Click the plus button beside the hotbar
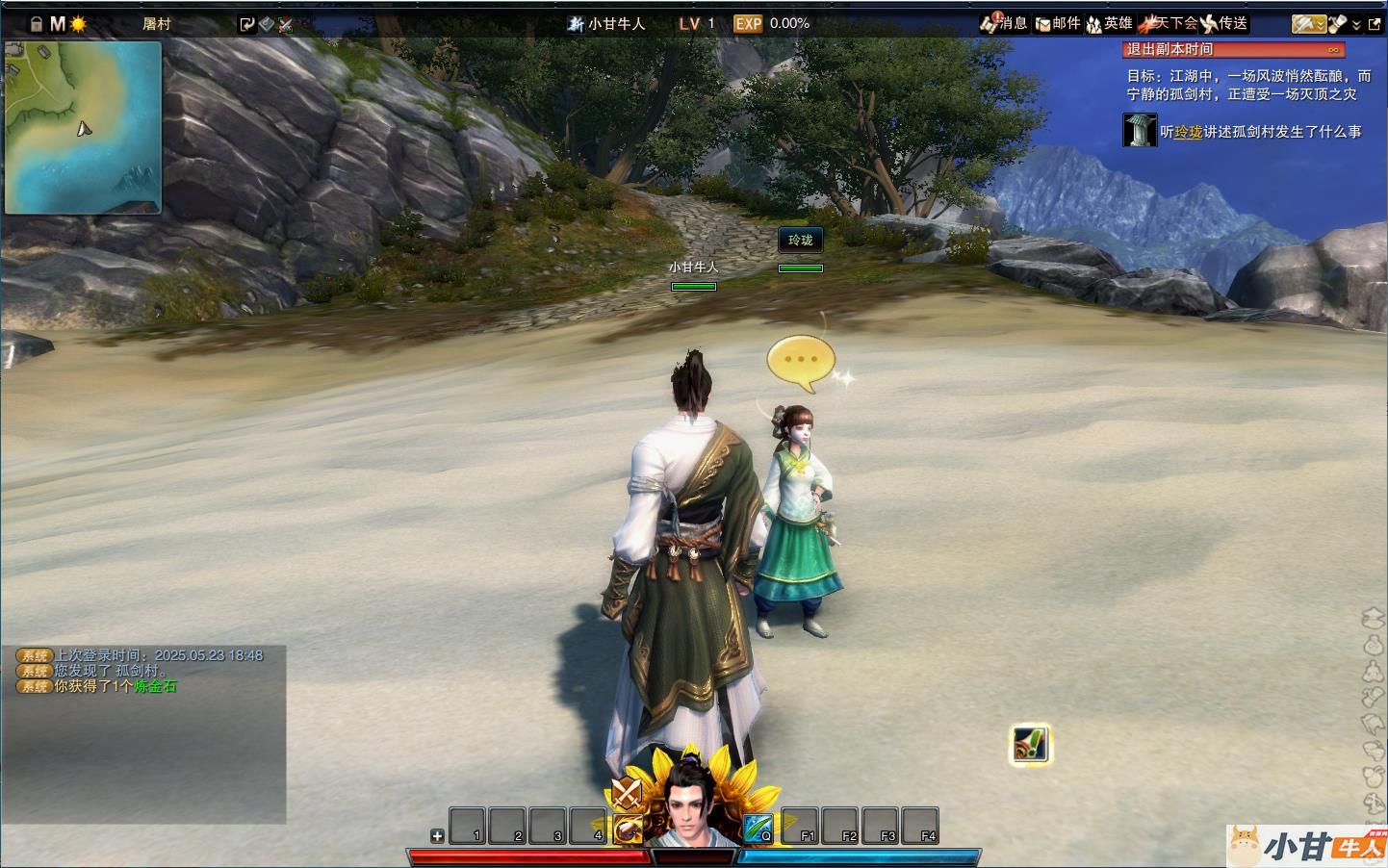The width and height of the screenshot is (1388, 868). pos(437,835)
